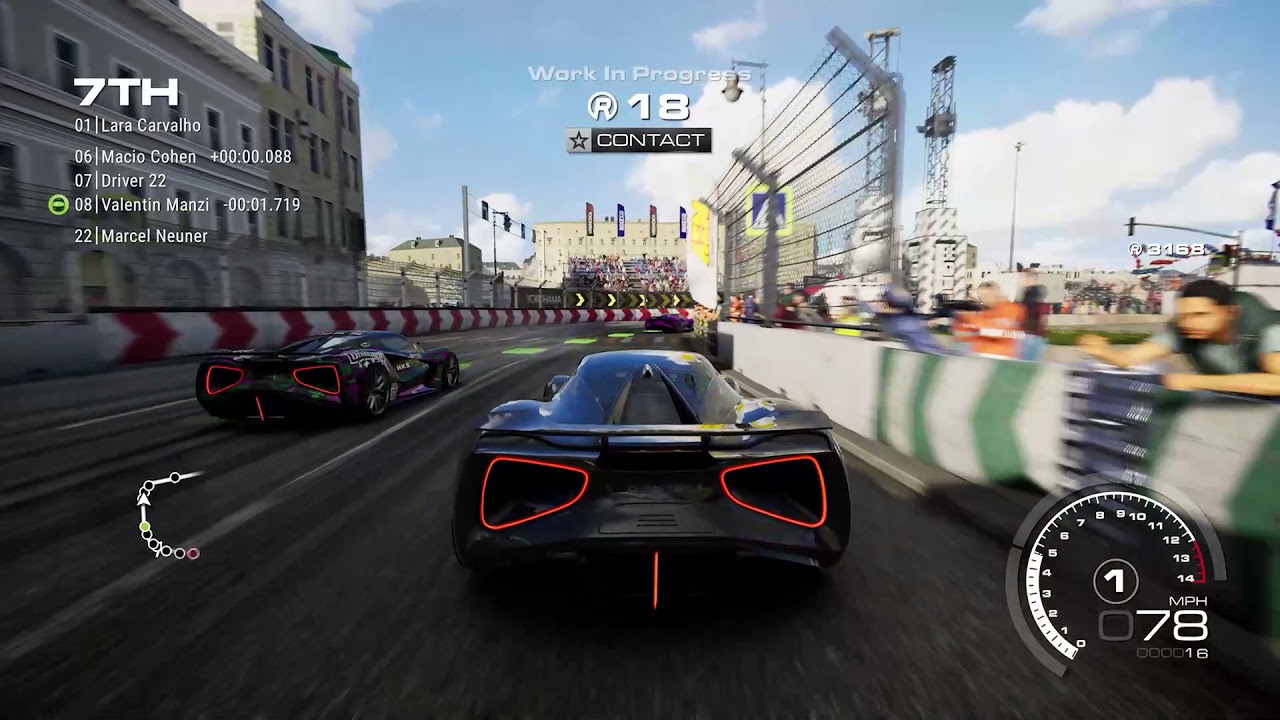
Task: Click the green icon beside Valentin Manzi
Action: point(58,205)
